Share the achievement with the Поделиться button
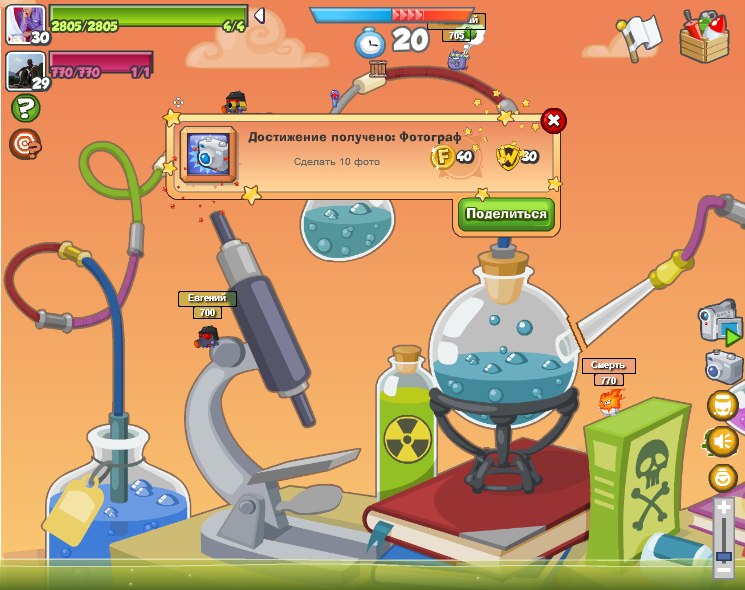The height and width of the screenshot is (590, 745). click(506, 214)
